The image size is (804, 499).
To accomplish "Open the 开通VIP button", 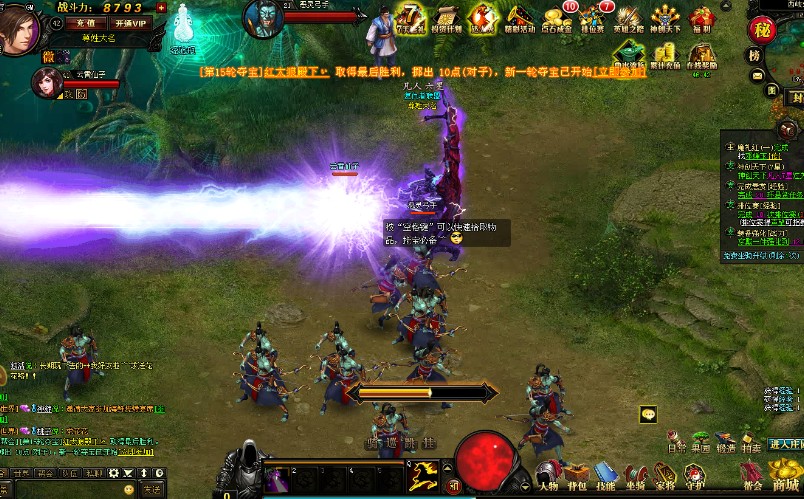I will (x=130, y=22).
